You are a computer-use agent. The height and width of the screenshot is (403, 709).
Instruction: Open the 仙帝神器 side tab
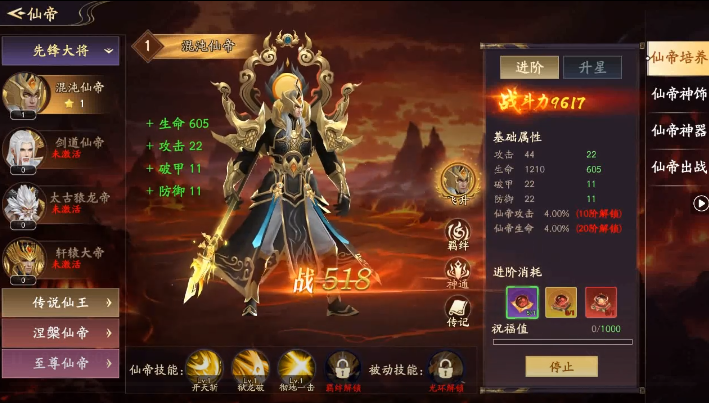(678, 130)
